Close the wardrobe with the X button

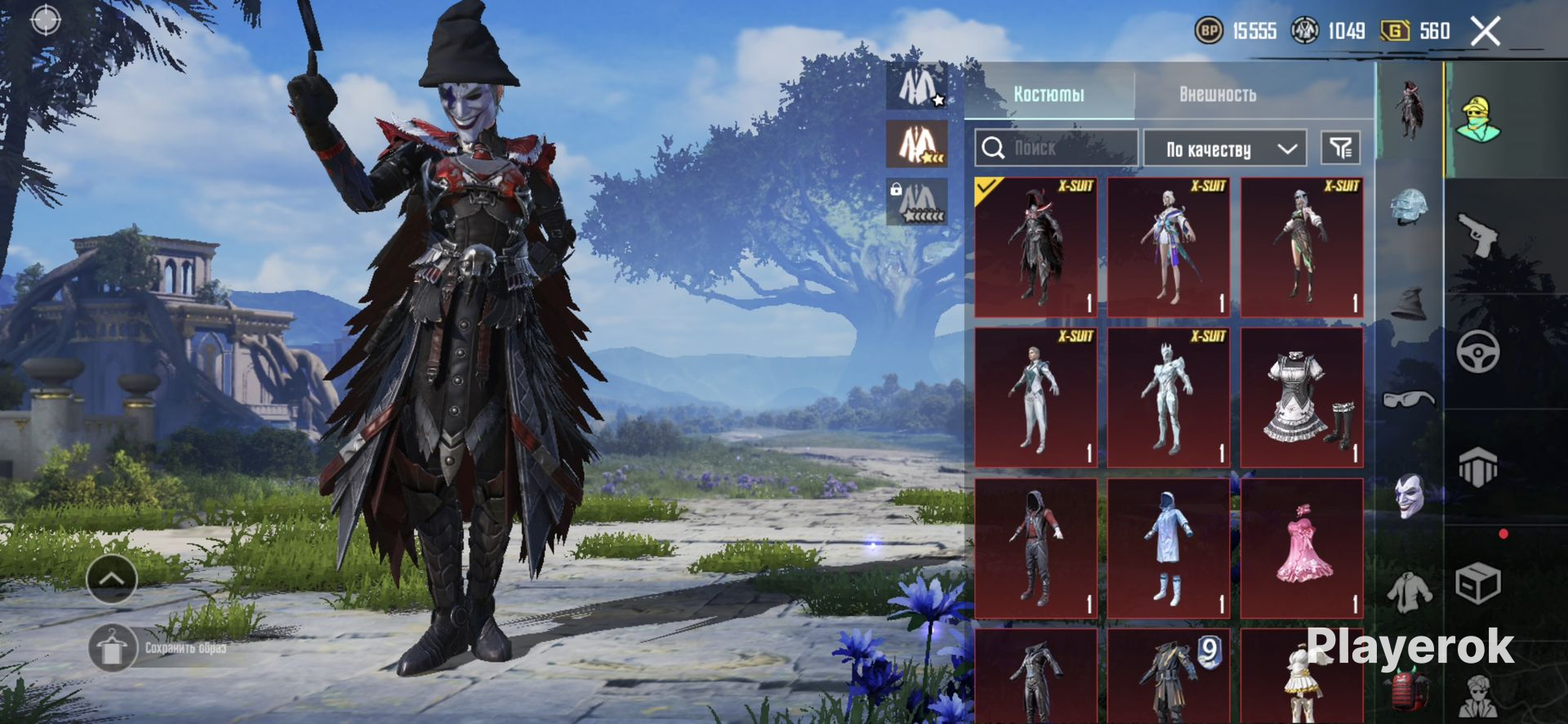1486,32
